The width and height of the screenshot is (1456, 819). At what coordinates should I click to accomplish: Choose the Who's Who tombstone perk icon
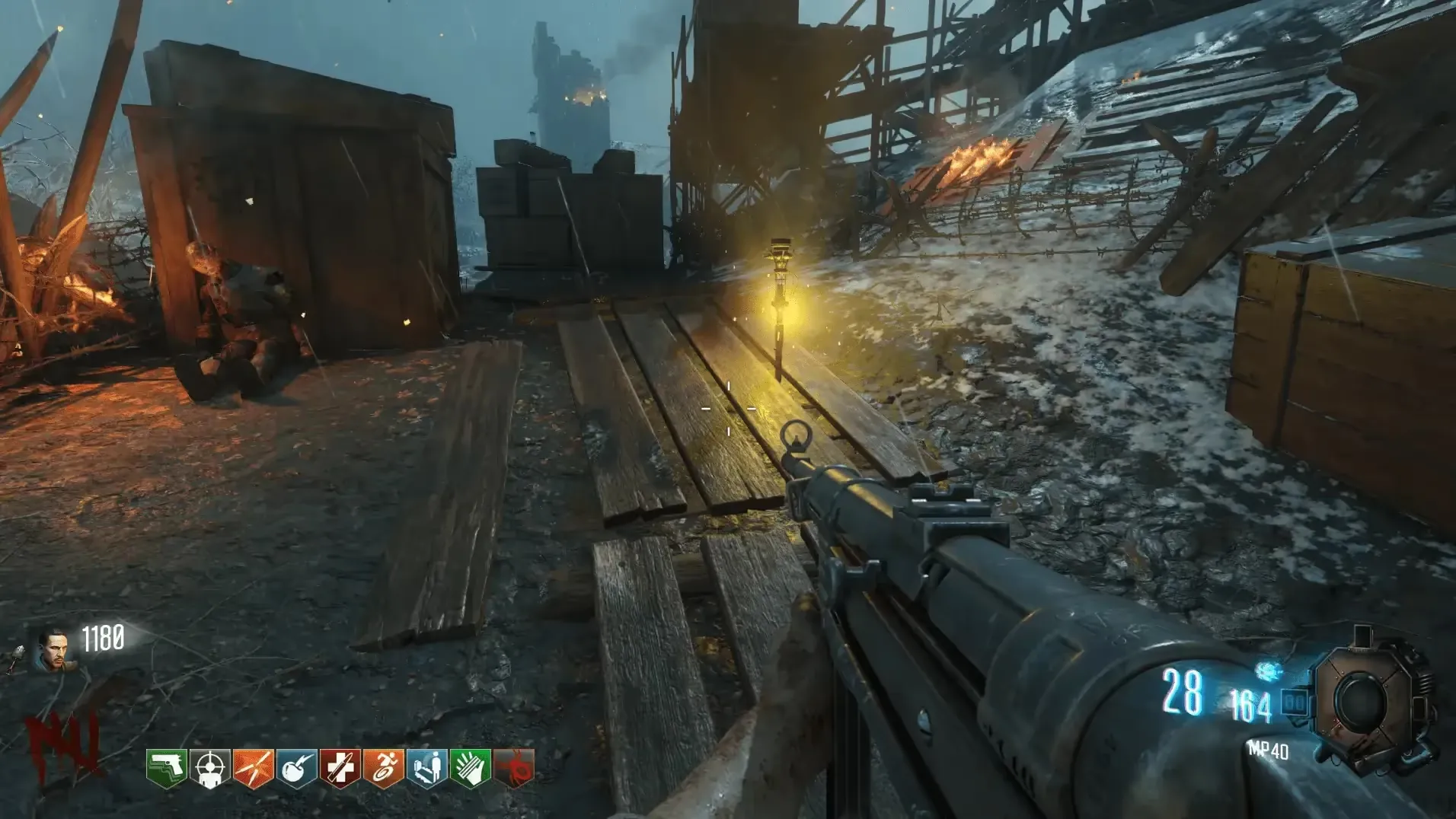(x=427, y=767)
